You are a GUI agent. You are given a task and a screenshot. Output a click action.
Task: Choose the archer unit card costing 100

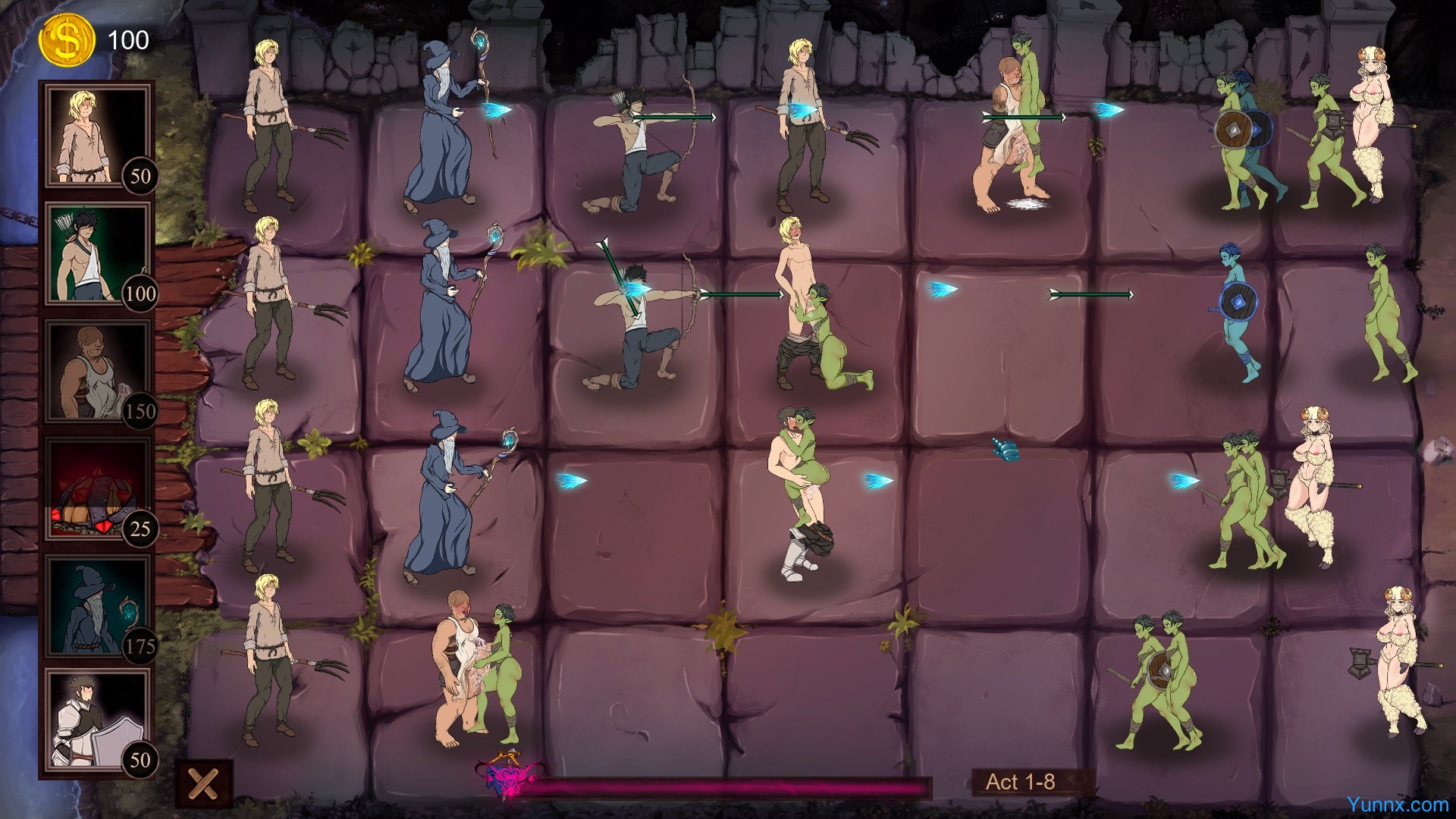(x=97, y=253)
